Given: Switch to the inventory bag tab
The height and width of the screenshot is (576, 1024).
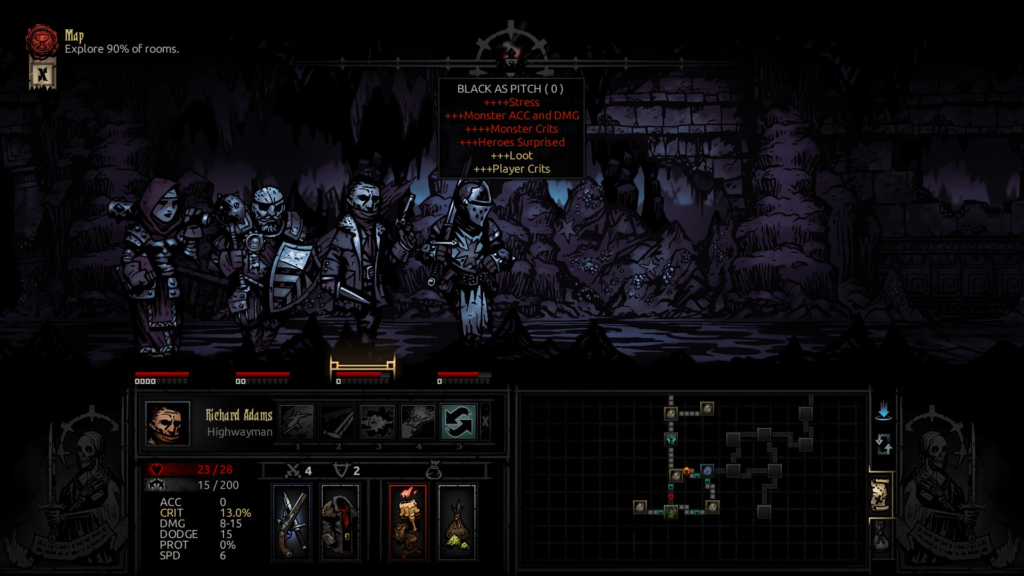Looking at the screenshot, I should [881, 539].
